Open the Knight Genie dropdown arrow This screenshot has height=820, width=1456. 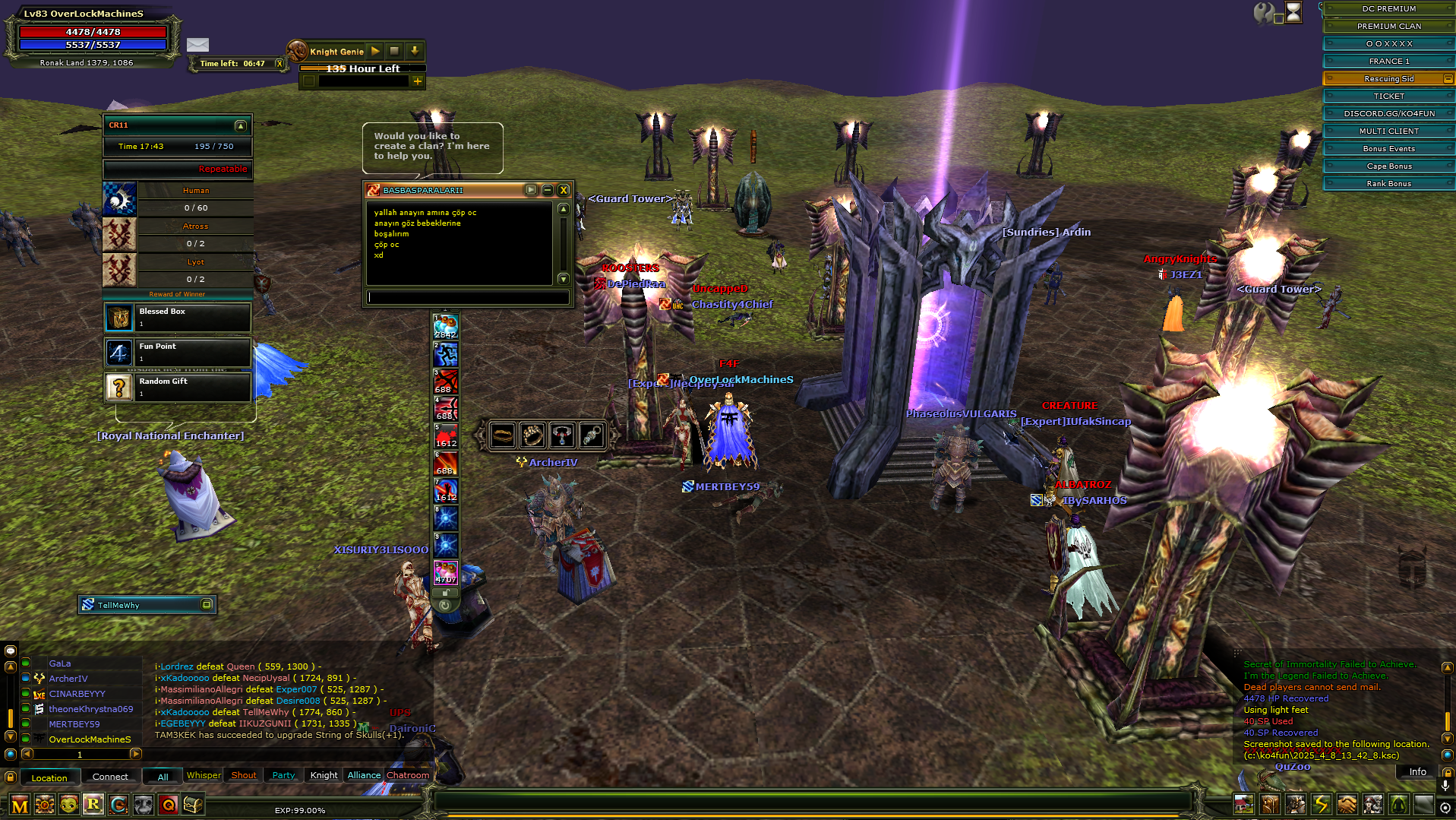414,51
